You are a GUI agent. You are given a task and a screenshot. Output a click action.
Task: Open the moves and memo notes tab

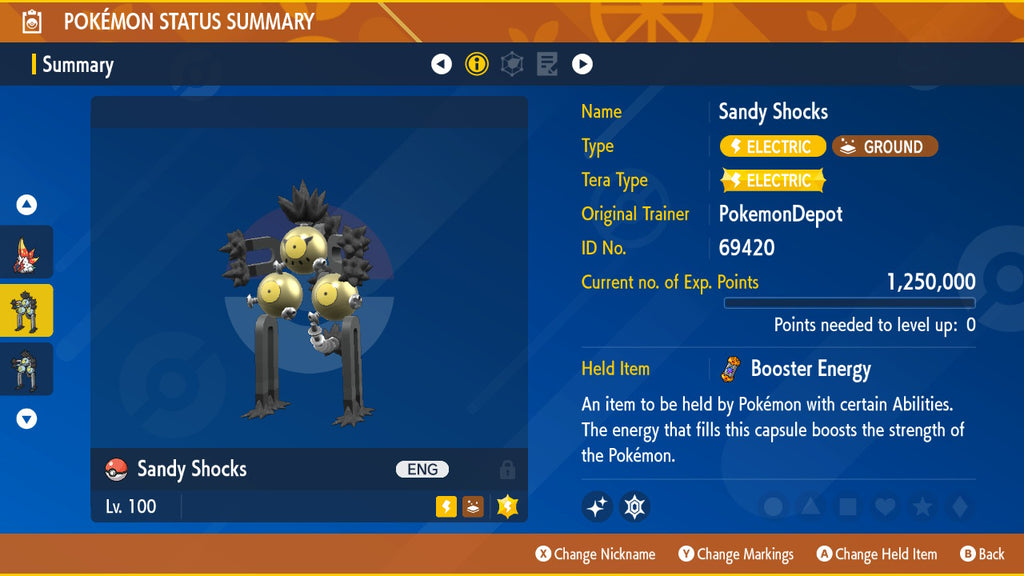tap(547, 65)
